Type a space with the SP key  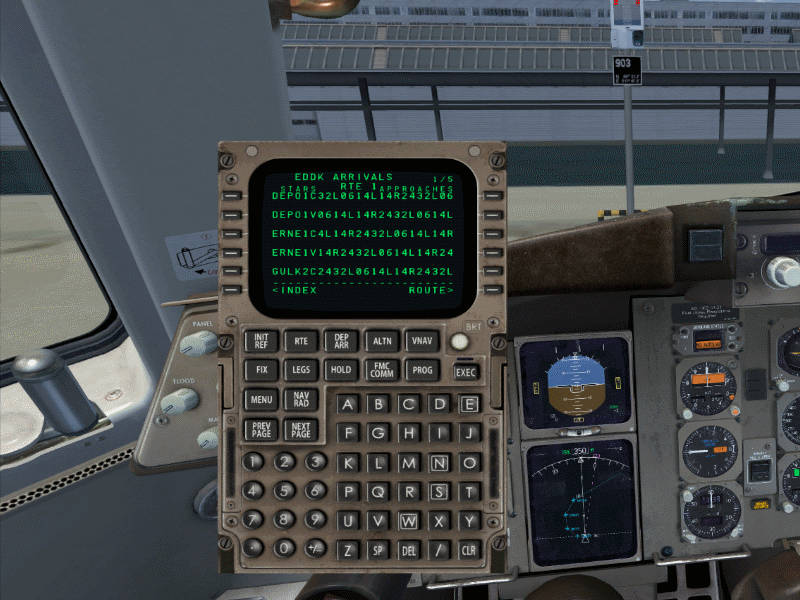(x=378, y=550)
